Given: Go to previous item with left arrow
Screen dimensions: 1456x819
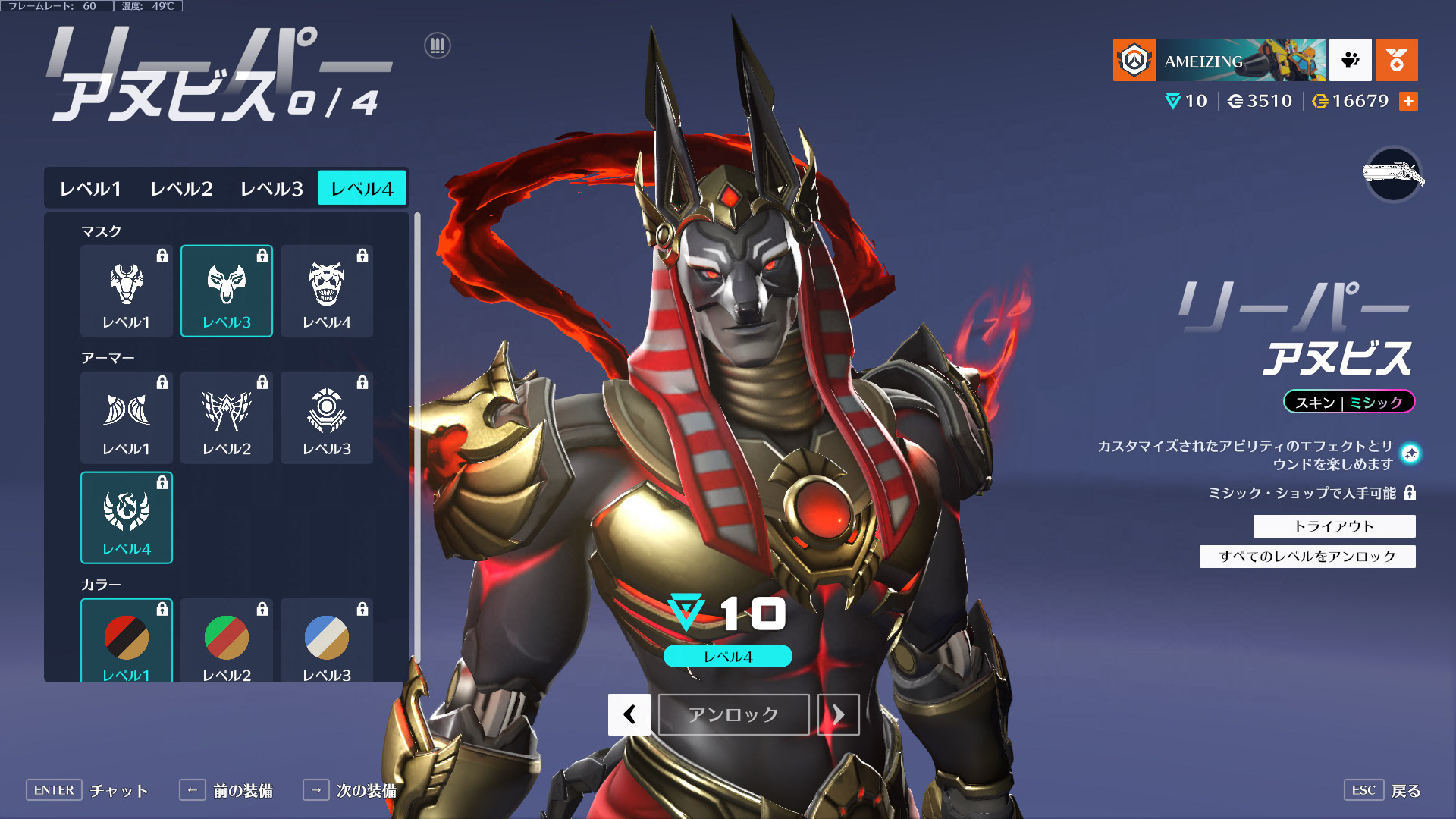Looking at the screenshot, I should pos(629,714).
